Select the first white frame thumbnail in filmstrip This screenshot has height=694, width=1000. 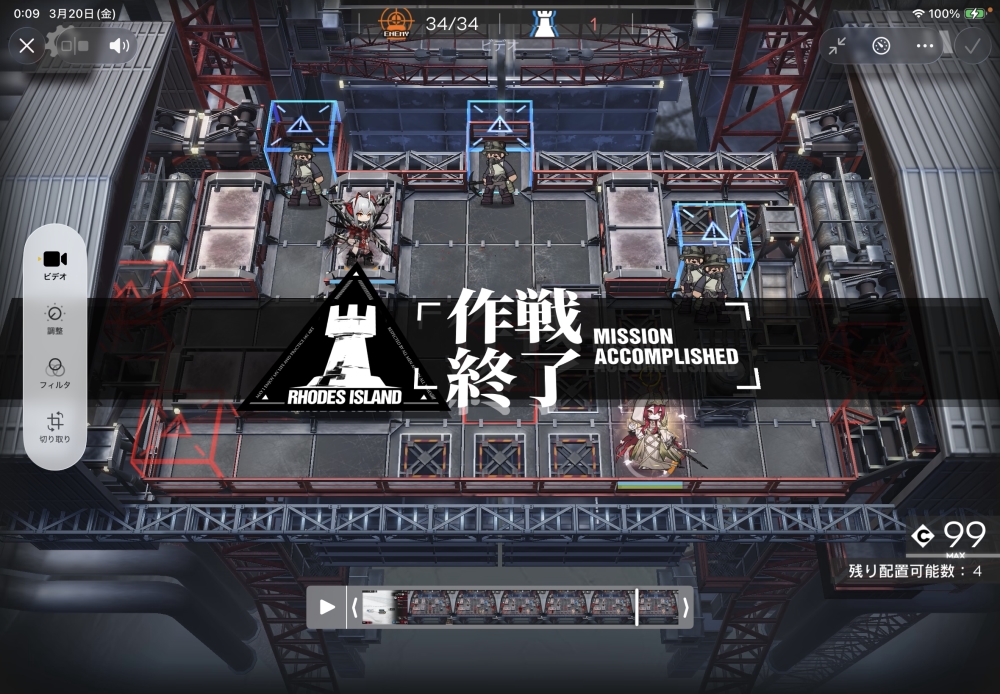[x=378, y=607]
